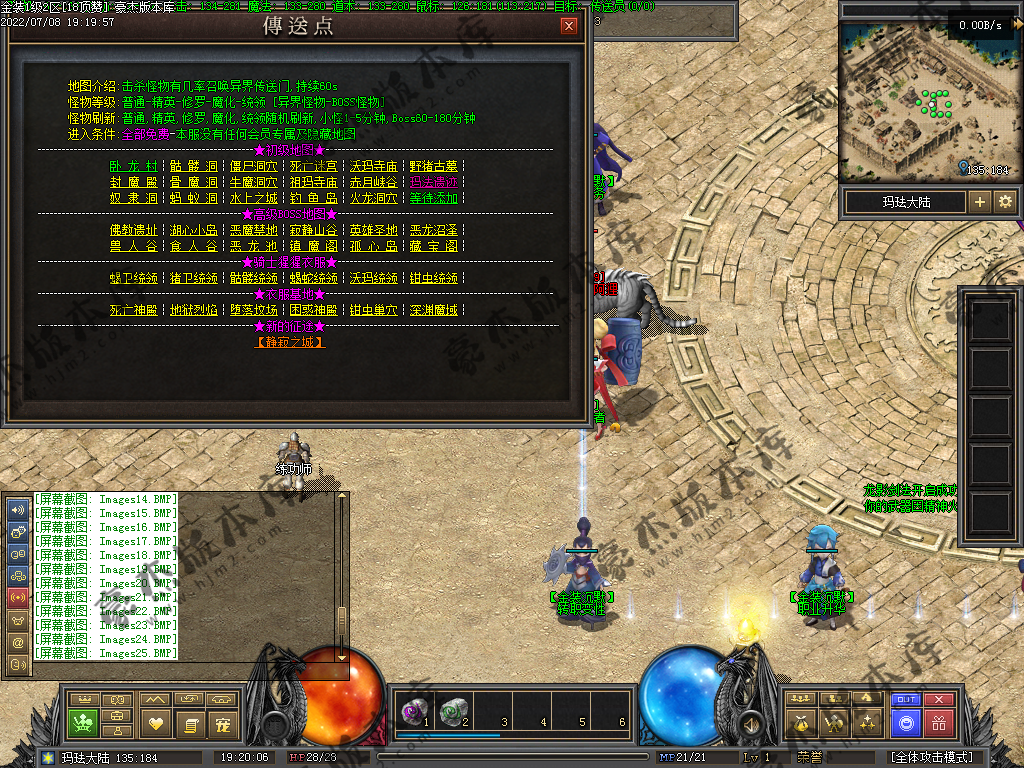Viewport: 1024px width, 768px height.
Task: Click the minimap
Action: 925,100
